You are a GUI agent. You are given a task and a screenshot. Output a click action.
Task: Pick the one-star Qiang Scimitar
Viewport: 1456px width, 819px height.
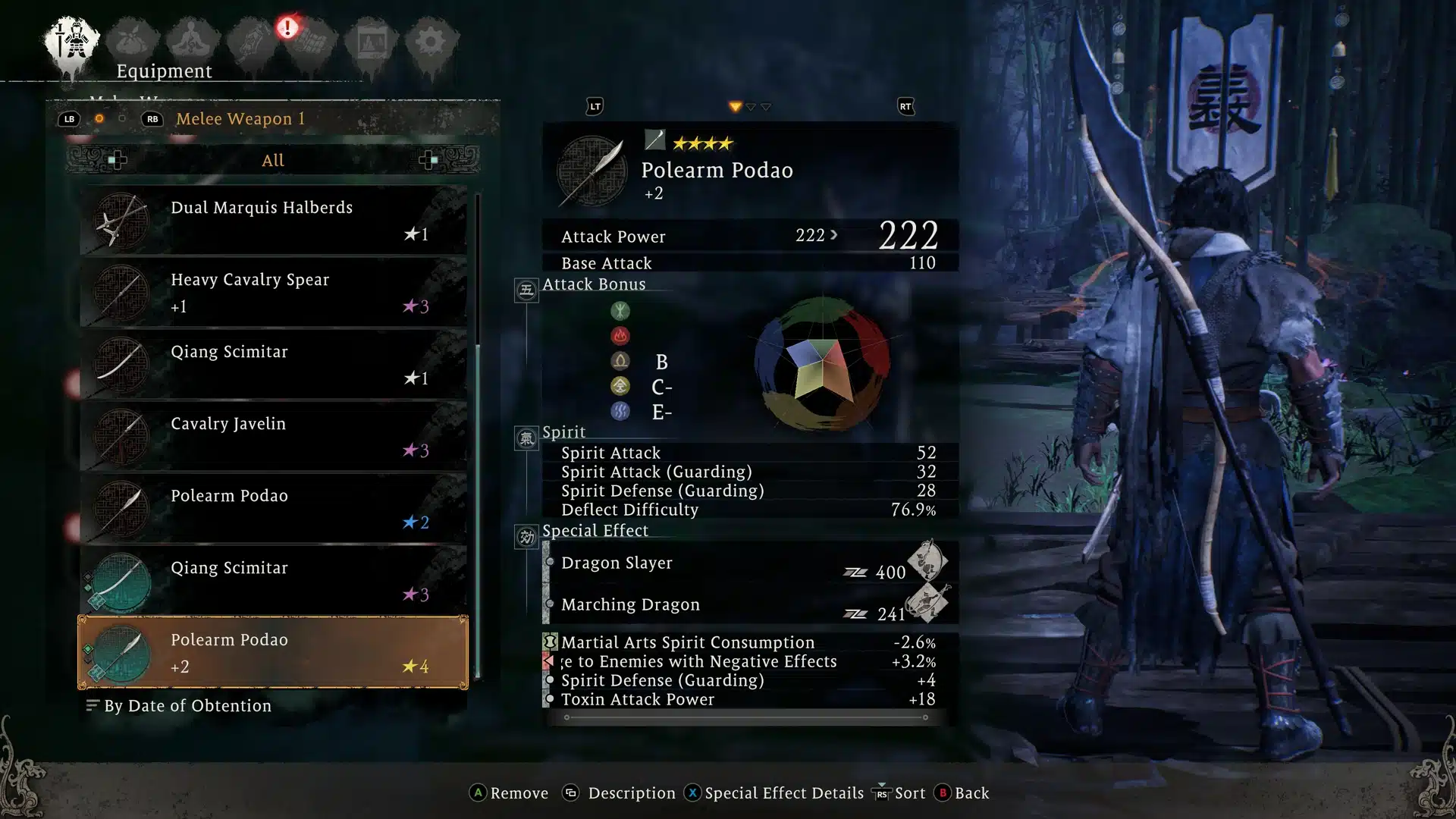click(x=273, y=364)
